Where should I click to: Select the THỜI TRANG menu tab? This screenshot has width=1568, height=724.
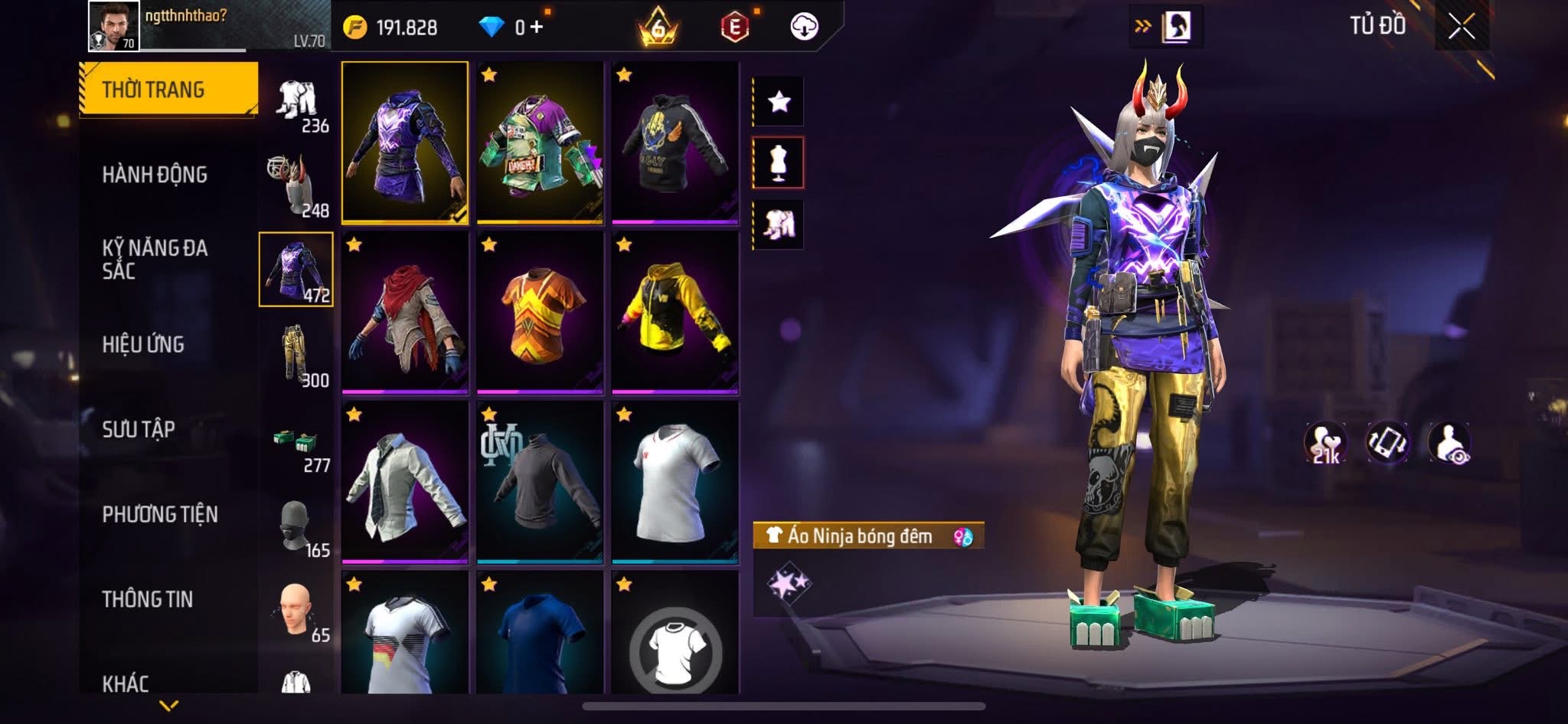pyautogui.click(x=168, y=90)
